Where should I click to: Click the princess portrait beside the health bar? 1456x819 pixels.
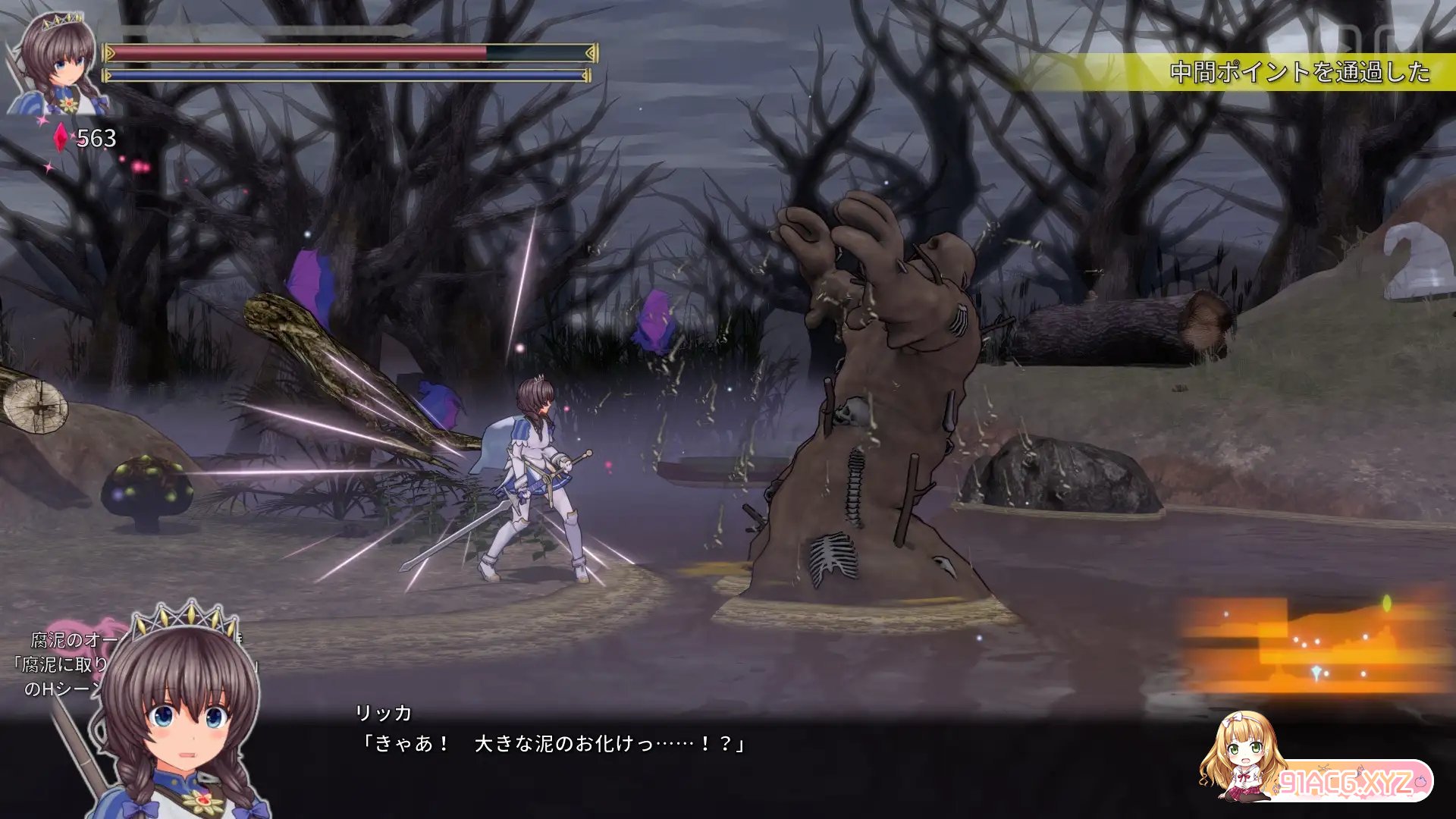pyautogui.click(x=57, y=64)
